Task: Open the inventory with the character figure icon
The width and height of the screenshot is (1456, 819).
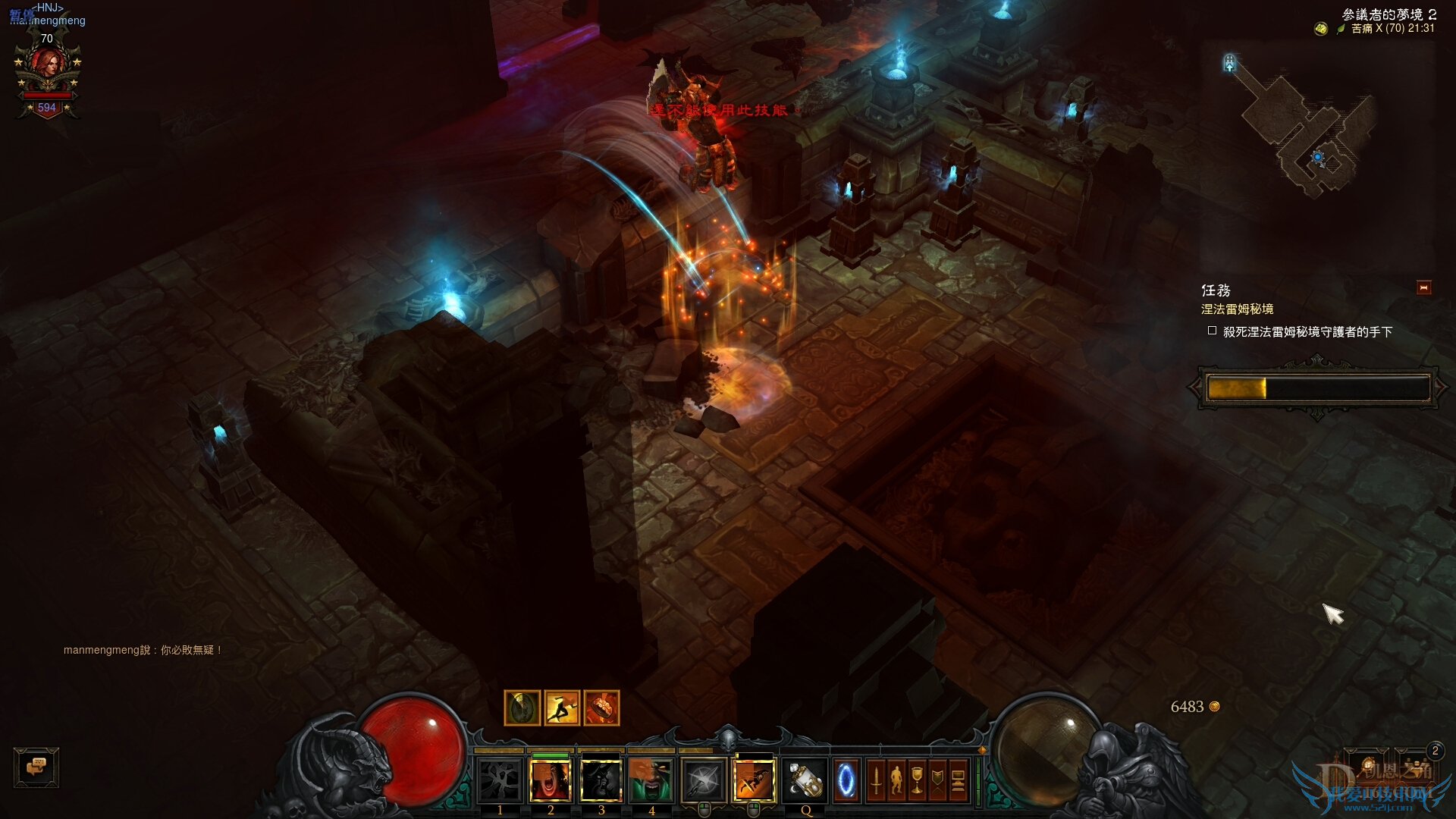Action: tap(896, 781)
